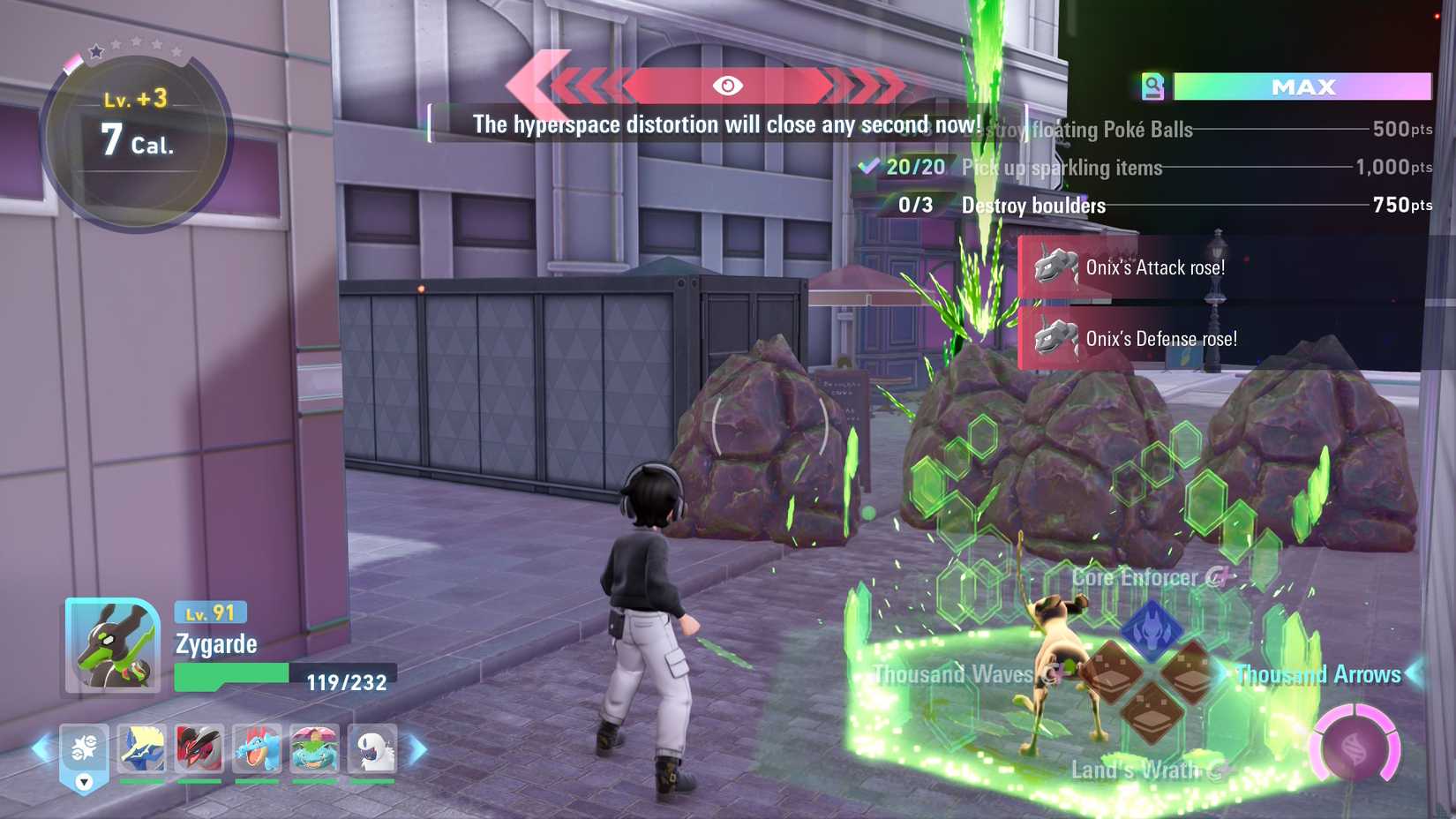Select the Absol party member icon
Screen dimensions: 1456x819
[372, 748]
